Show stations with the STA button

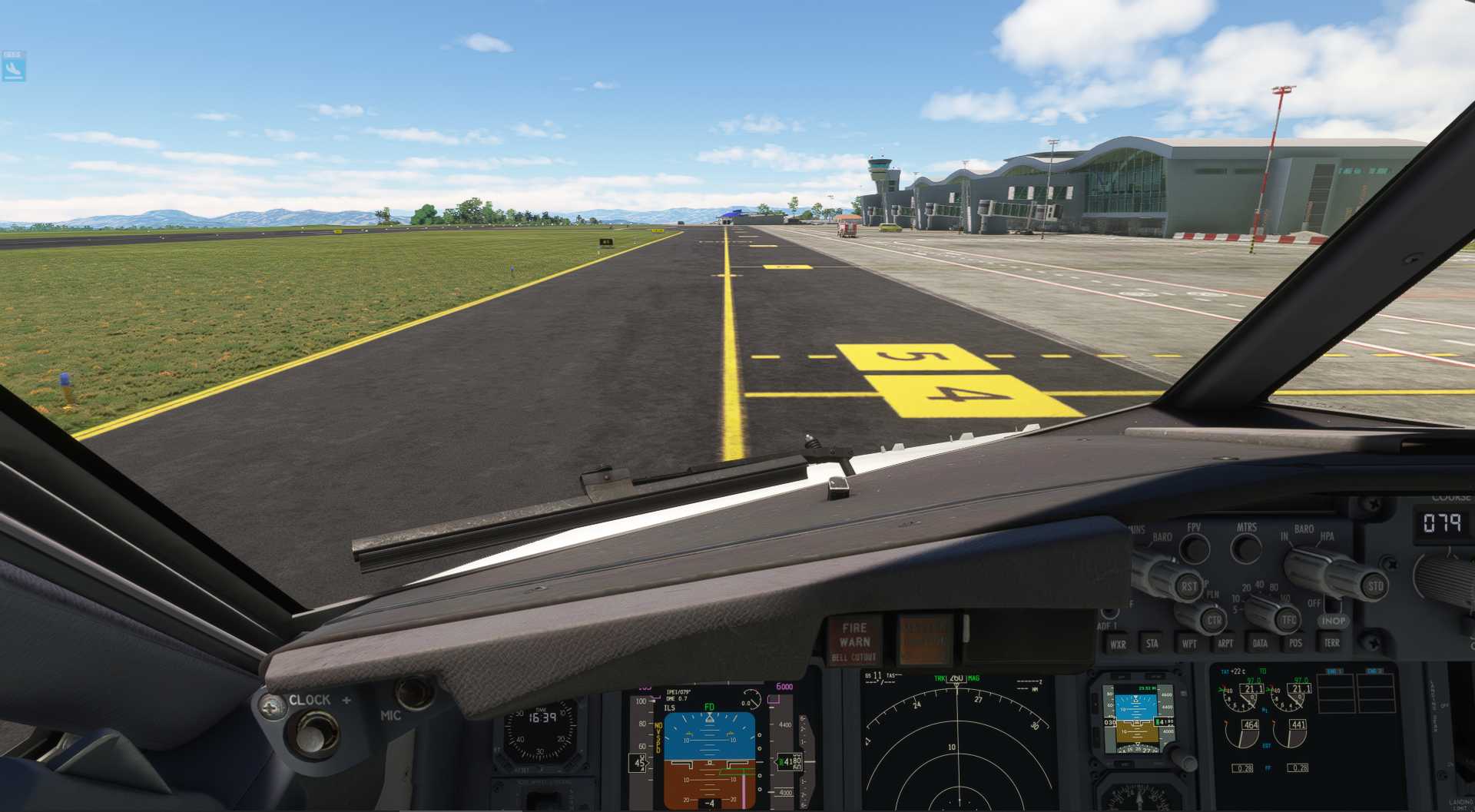coord(1152,644)
